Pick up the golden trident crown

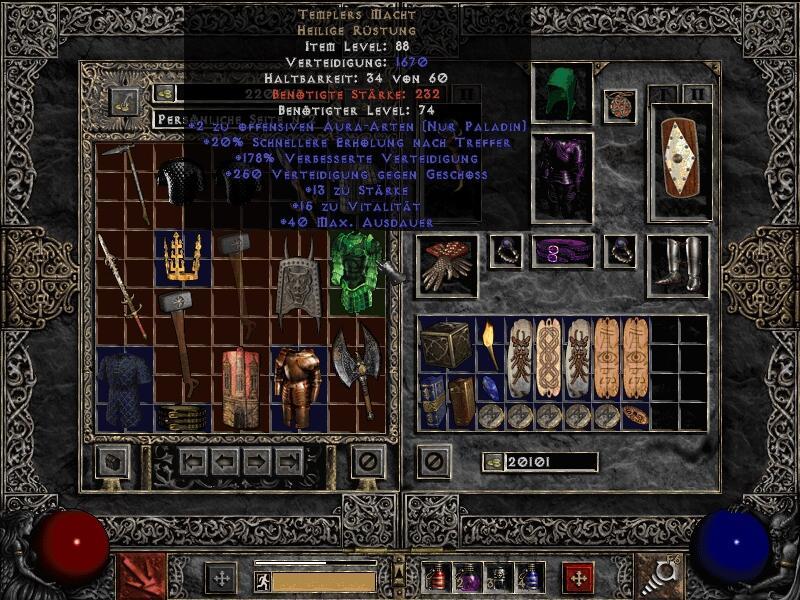[183, 257]
